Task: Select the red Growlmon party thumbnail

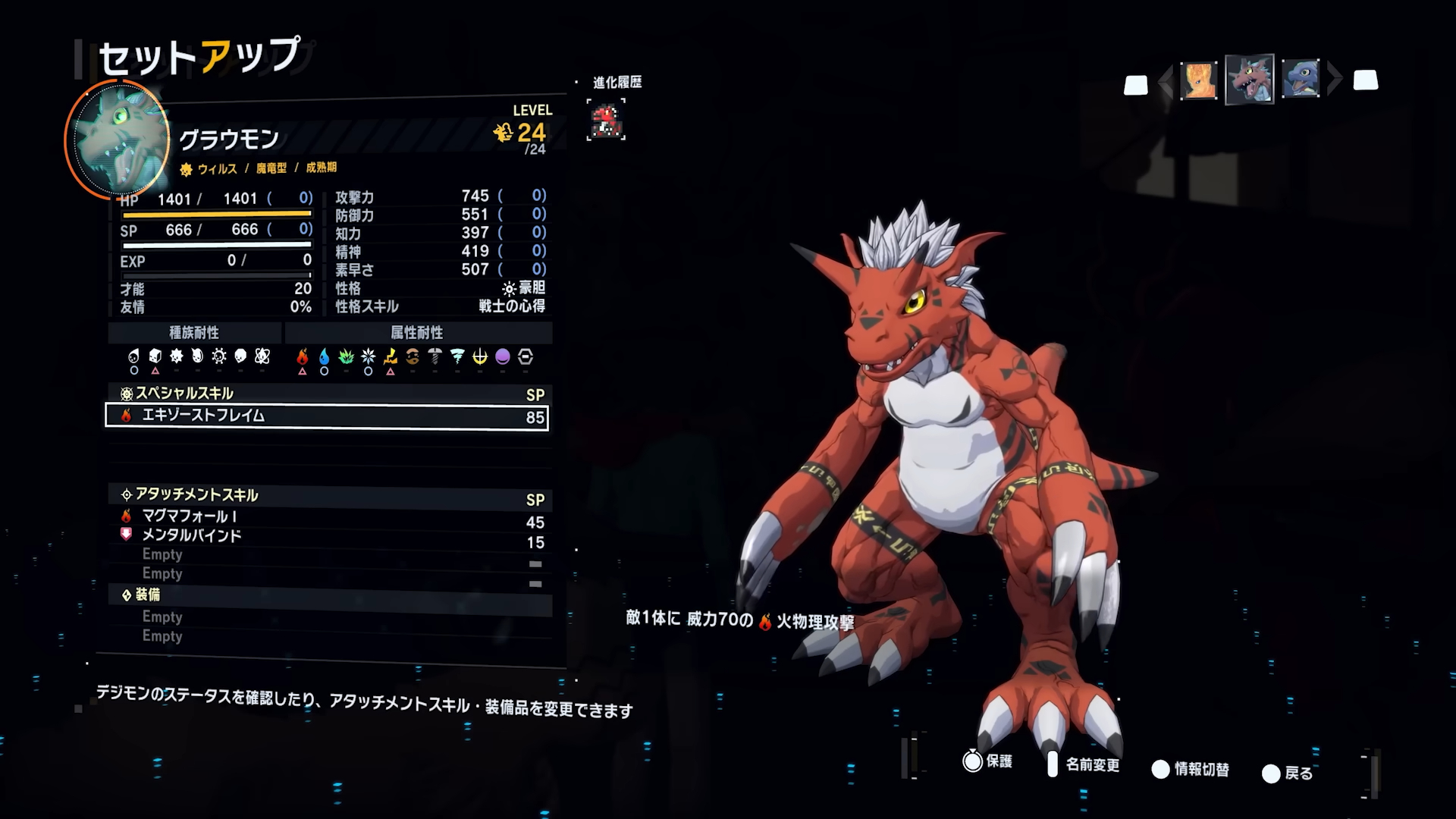Action: [x=1249, y=80]
